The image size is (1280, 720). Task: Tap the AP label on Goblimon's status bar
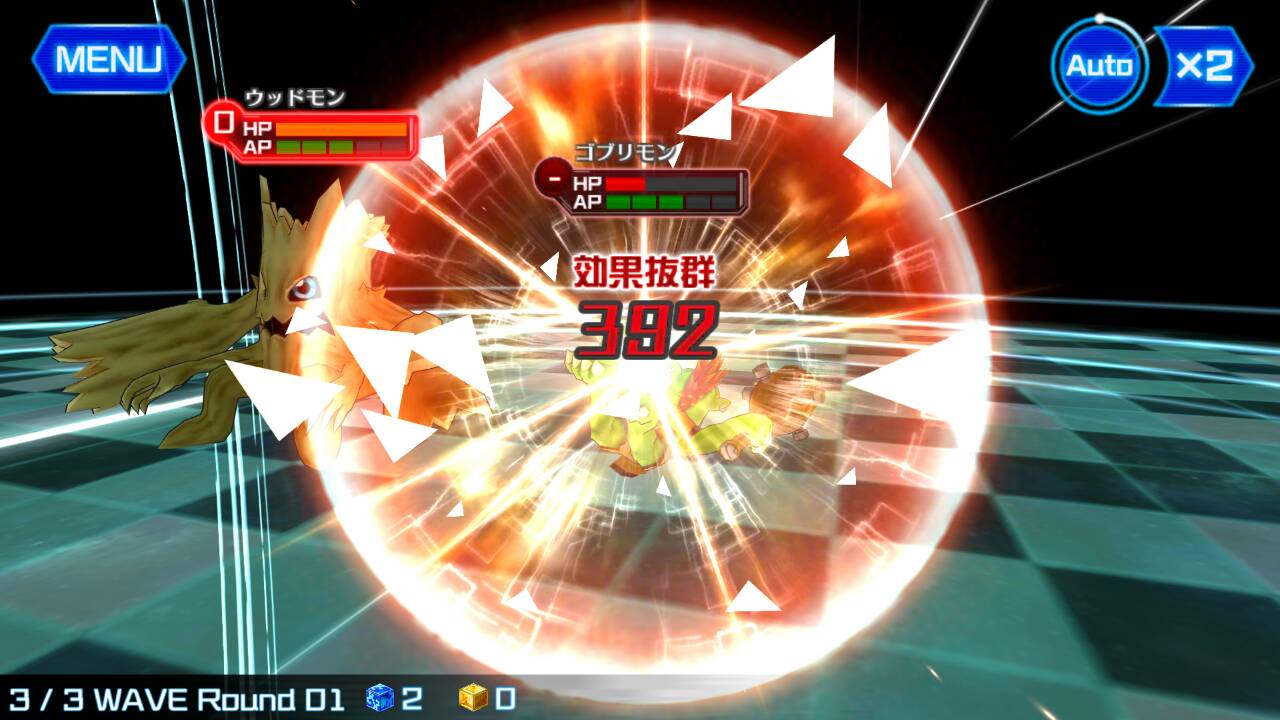589,203
